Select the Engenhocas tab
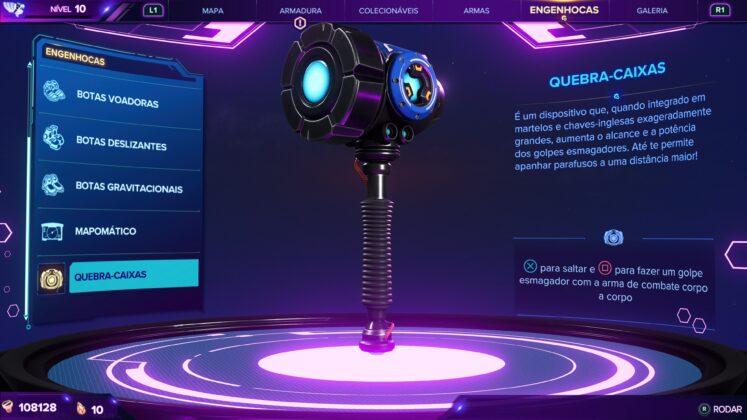This screenshot has height=420, width=747. pyautogui.click(x=566, y=9)
